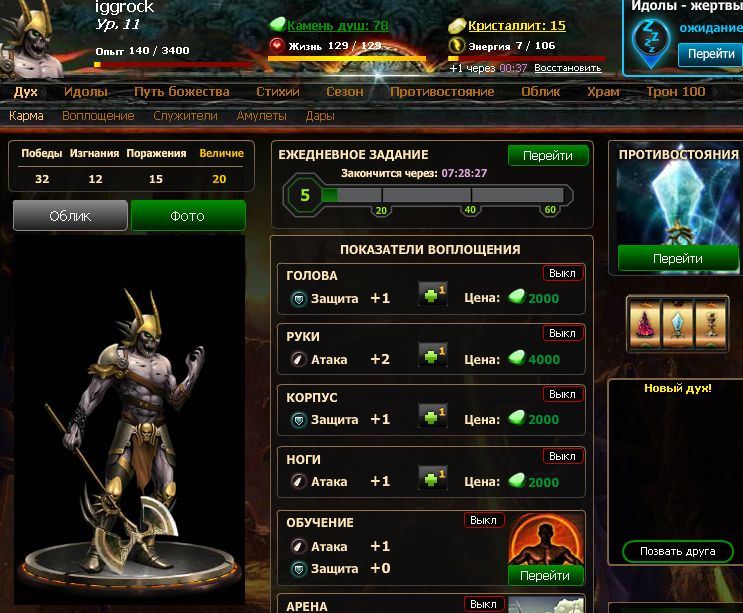
Task: Go to Обучение with its Перейти button
Action: (x=545, y=576)
